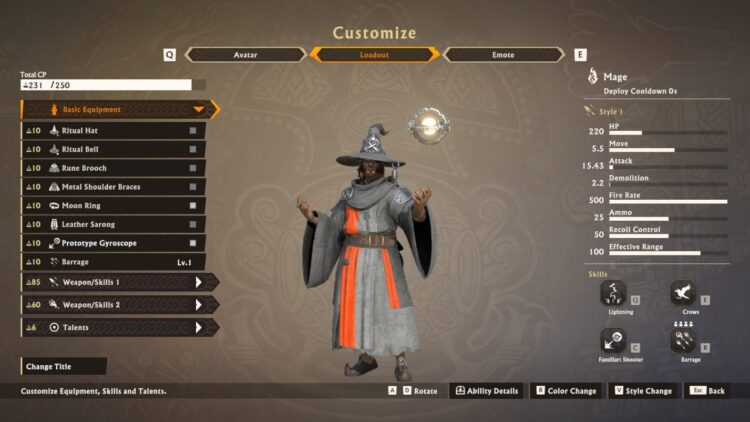Select the Loadout tab
Image resolution: width=750 pixels, height=422 pixels.
[374, 55]
